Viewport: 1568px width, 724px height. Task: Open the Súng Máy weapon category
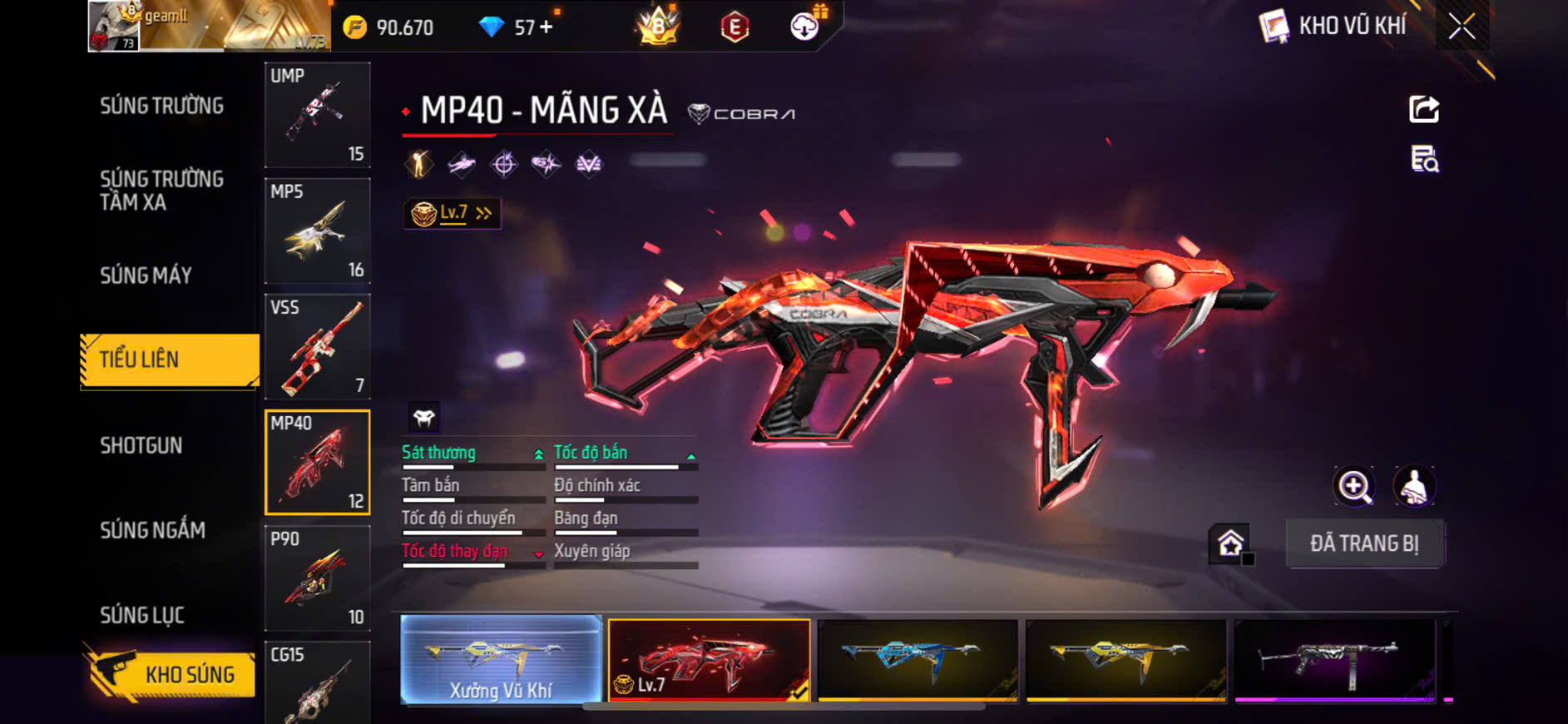[x=146, y=275]
